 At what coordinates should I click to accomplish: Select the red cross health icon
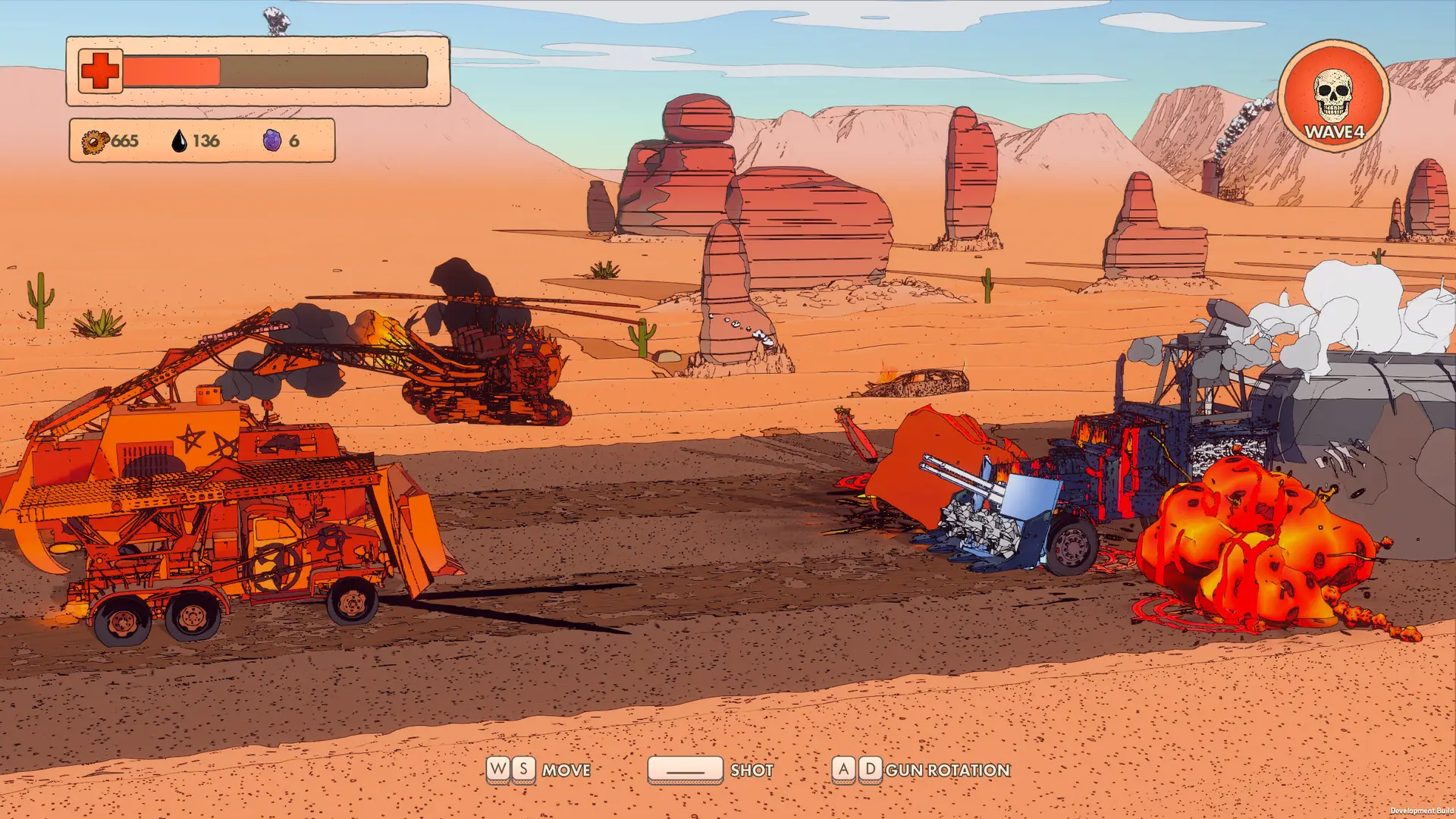click(x=100, y=71)
